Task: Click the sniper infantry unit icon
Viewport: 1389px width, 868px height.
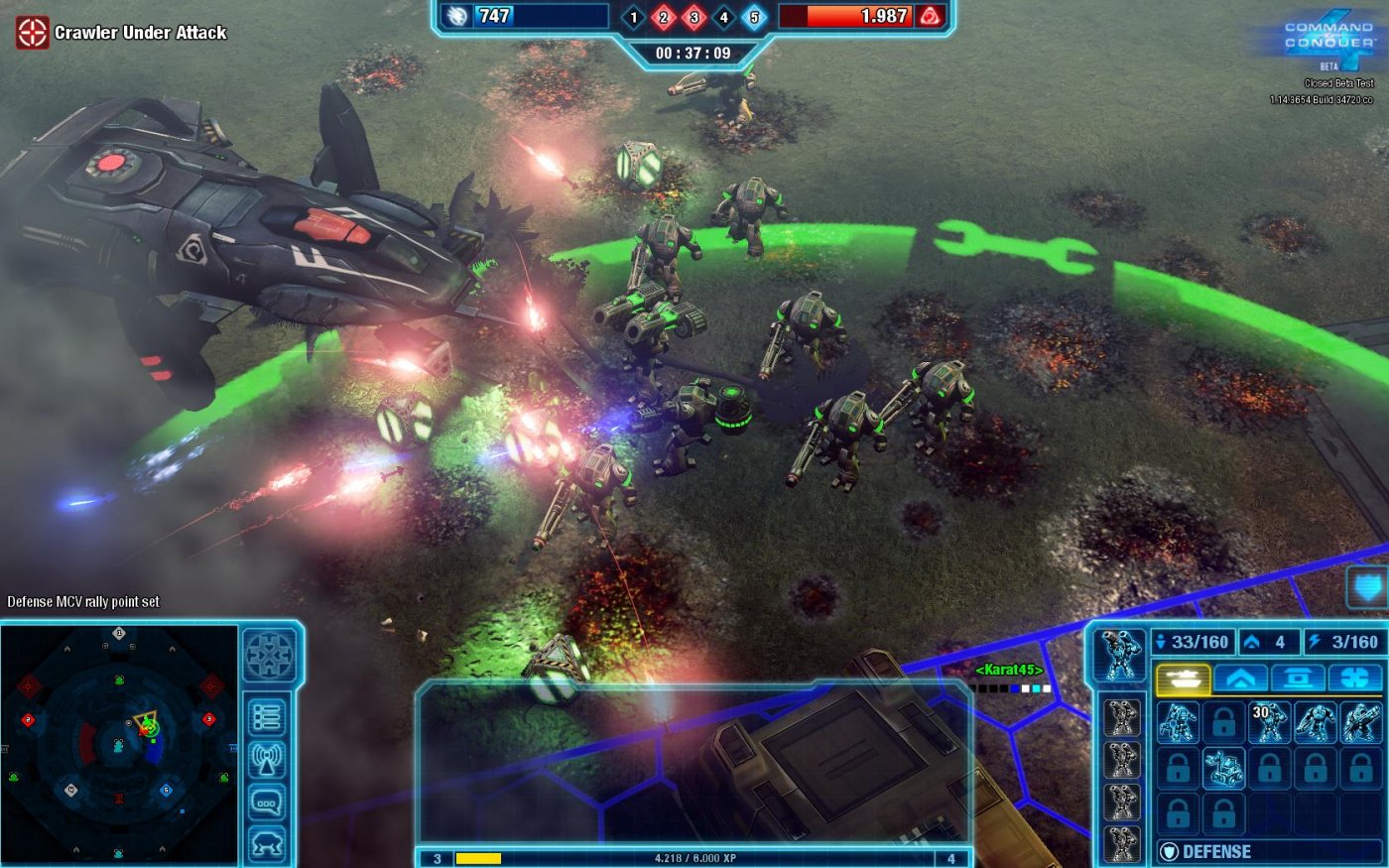Action: 1317,722
